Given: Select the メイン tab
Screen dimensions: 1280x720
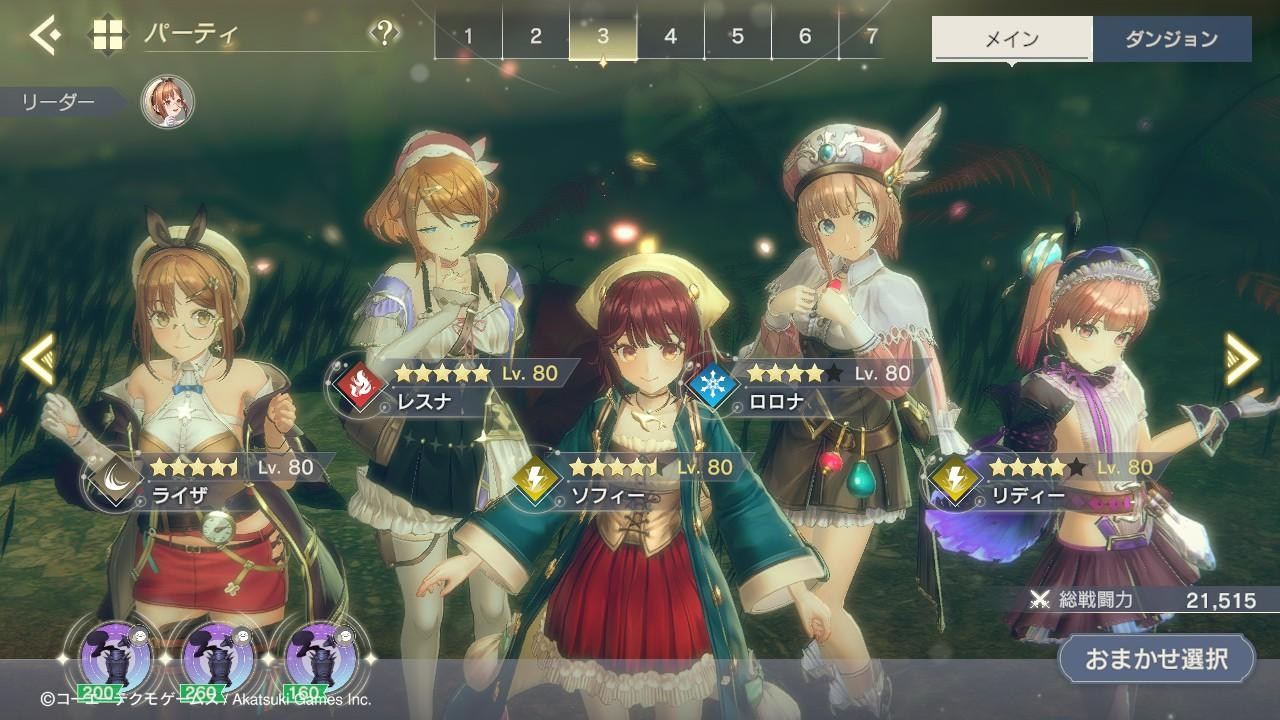Looking at the screenshot, I should point(1012,40).
